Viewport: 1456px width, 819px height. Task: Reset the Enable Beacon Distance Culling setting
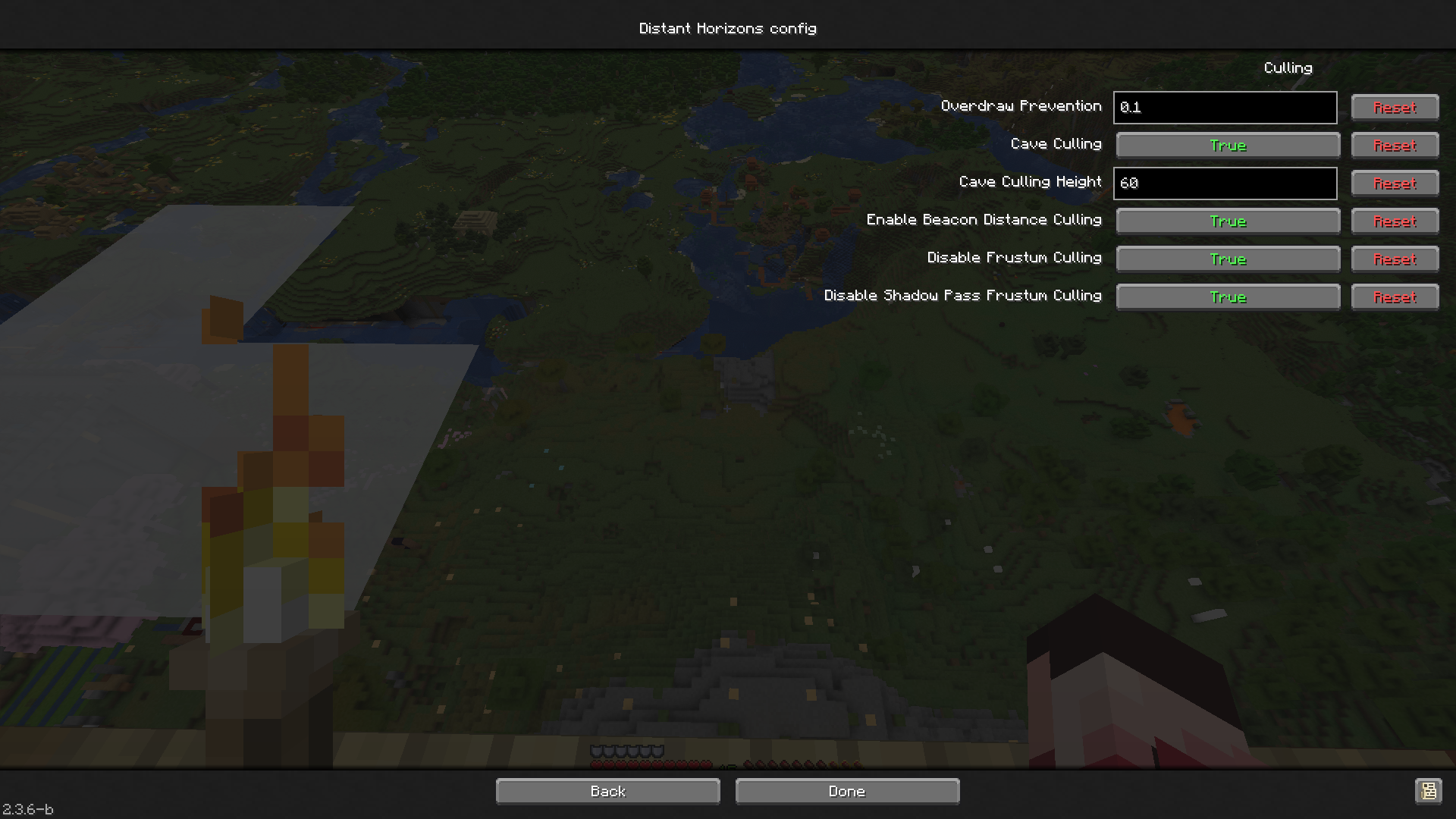[x=1395, y=221]
